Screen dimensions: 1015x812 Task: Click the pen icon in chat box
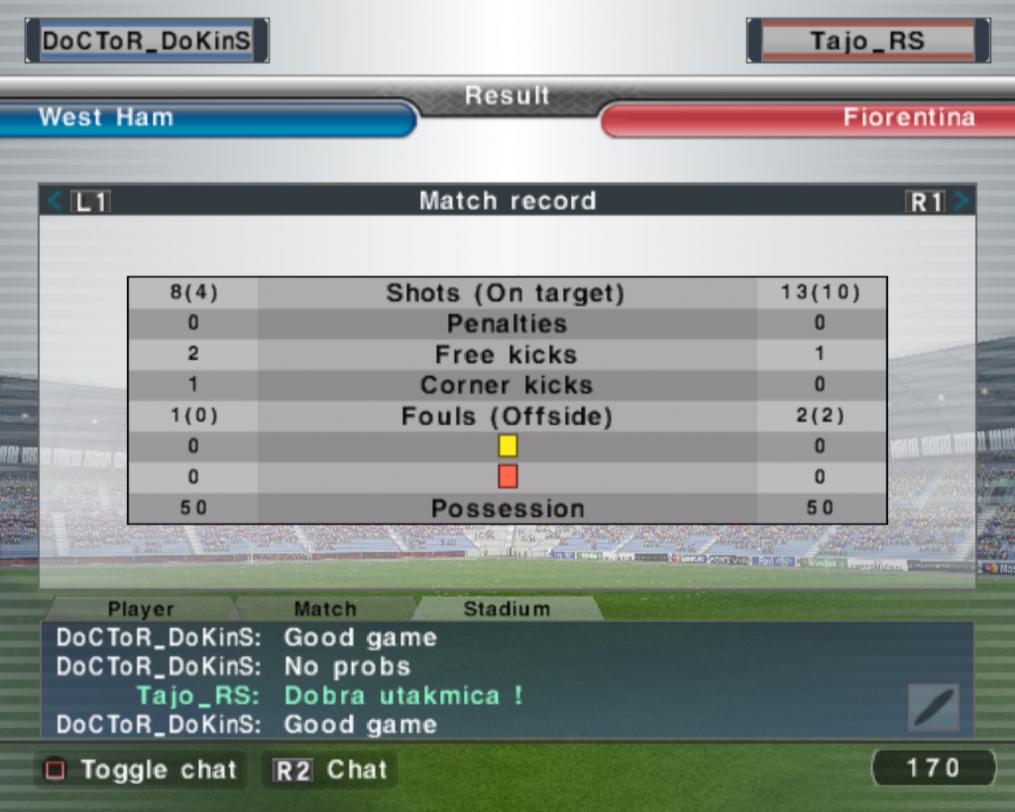coord(933,707)
